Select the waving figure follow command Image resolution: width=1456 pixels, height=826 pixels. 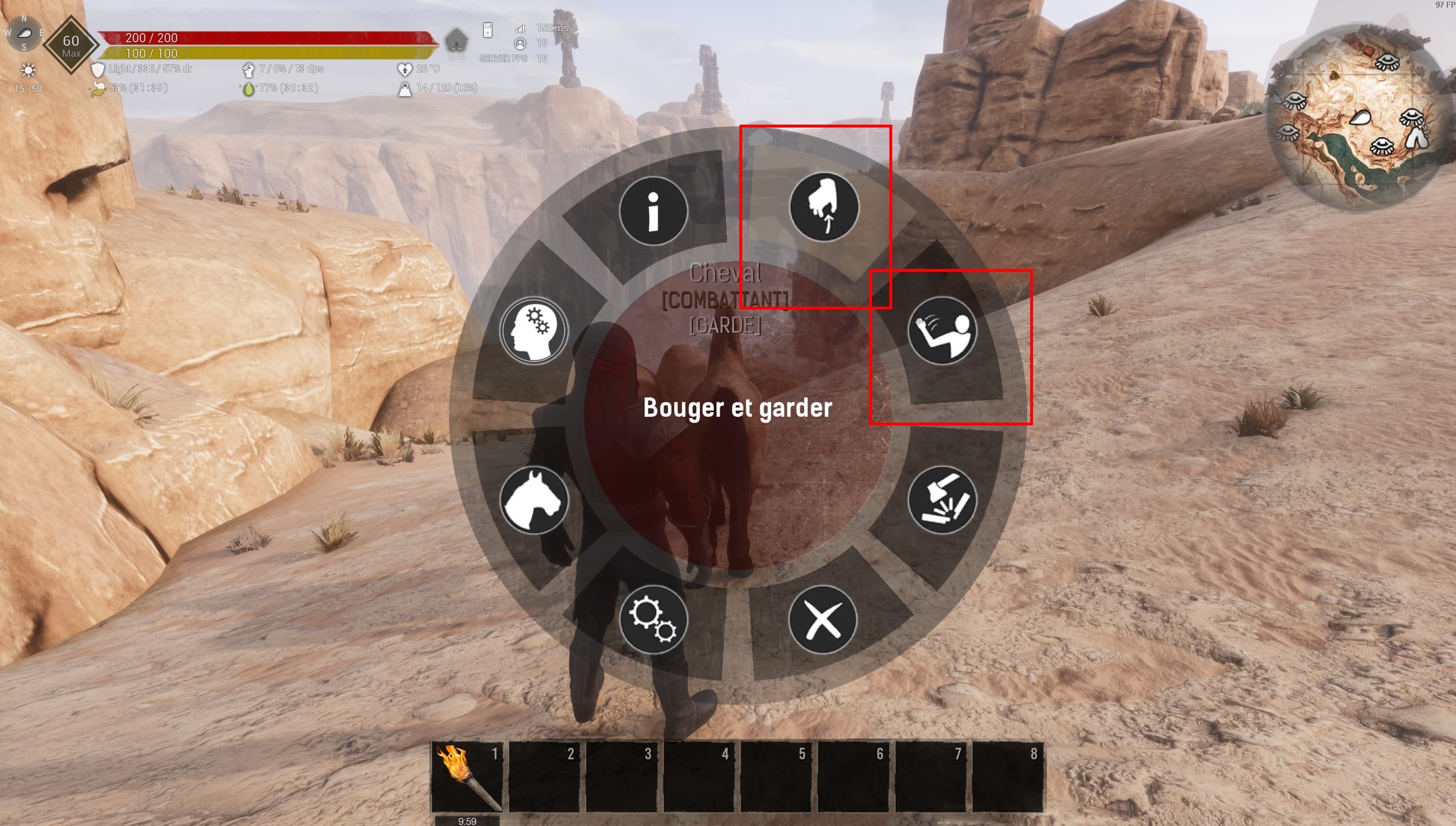942,330
